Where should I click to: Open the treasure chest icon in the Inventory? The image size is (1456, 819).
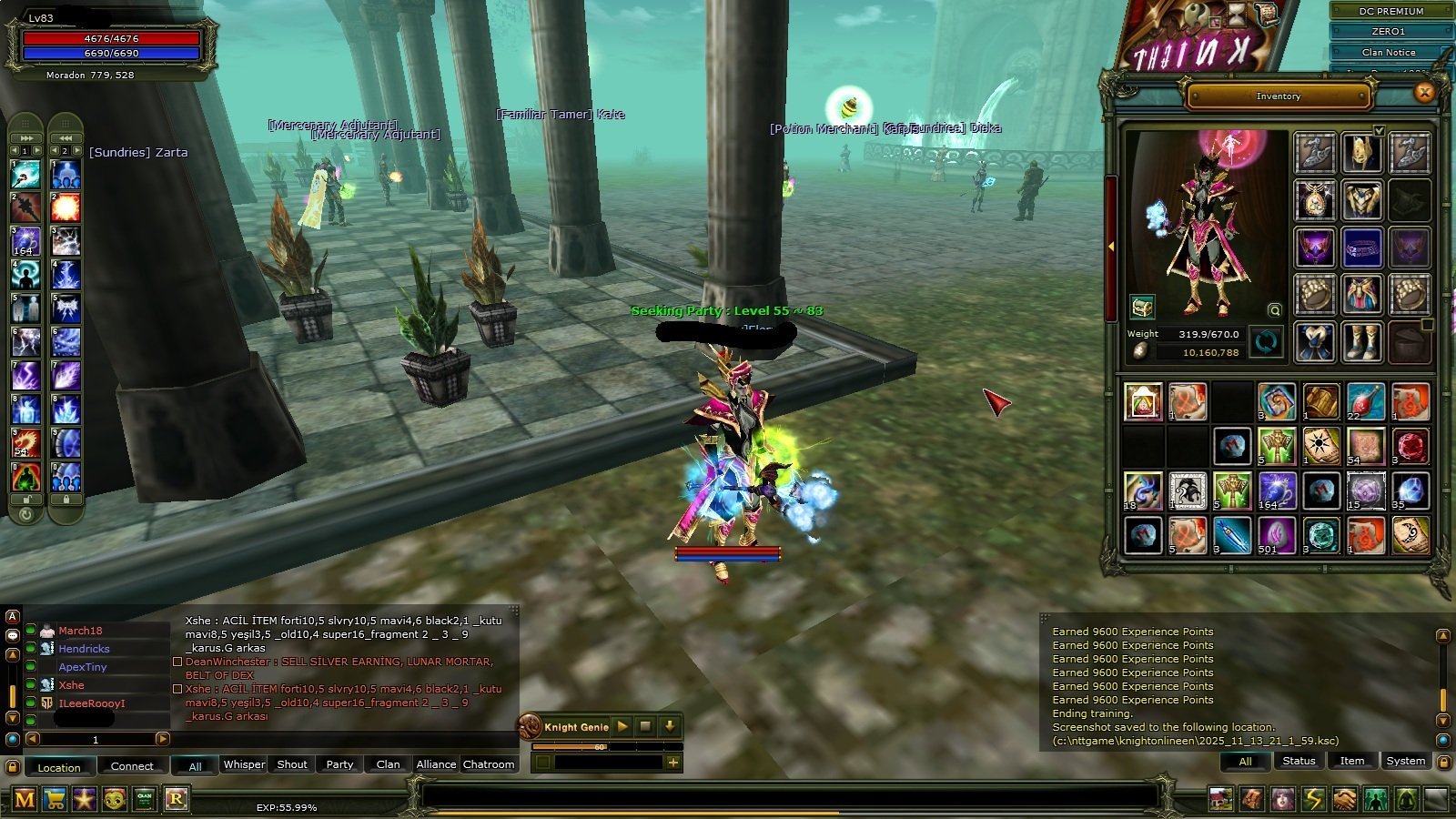(1143, 308)
